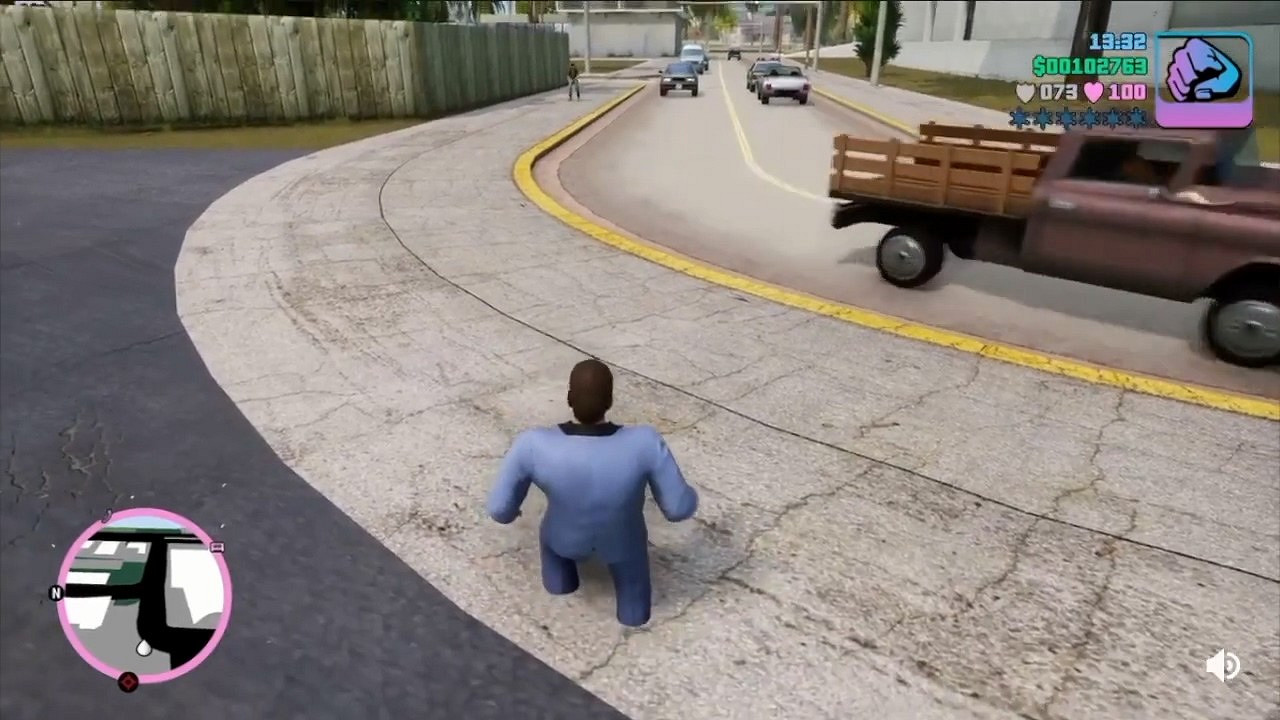This screenshot has height=720, width=1280.
Task: Click the pink heart health icon
Action: pos(1096,92)
